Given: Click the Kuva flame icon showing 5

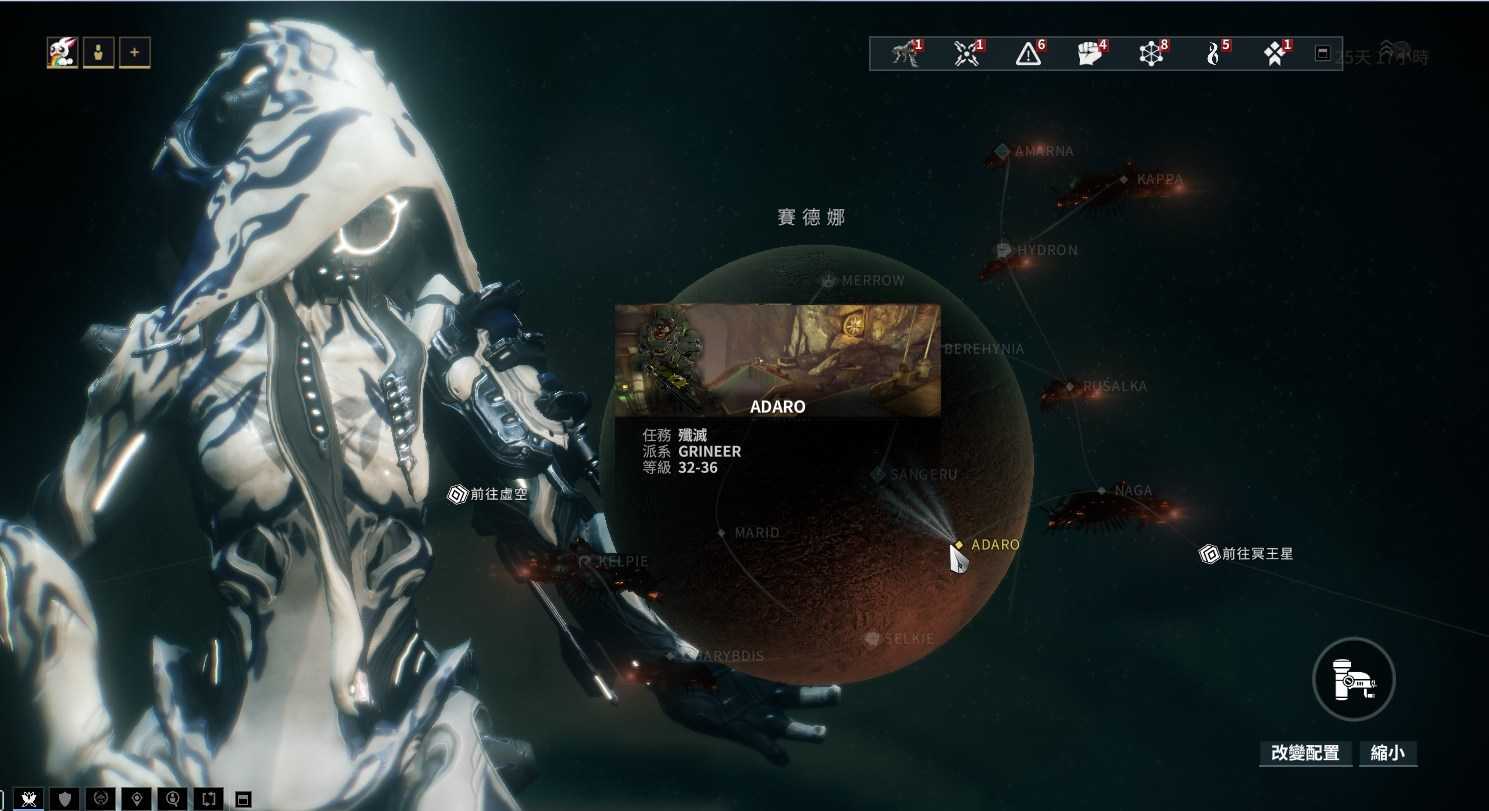Looking at the screenshot, I should click(1213, 54).
